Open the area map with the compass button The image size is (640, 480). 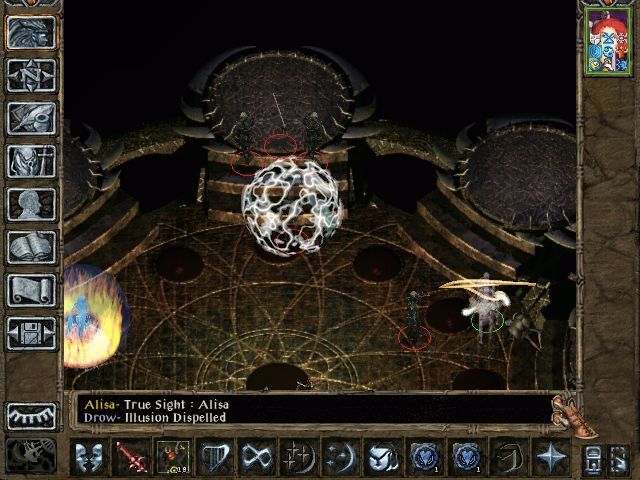pos(30,75)
